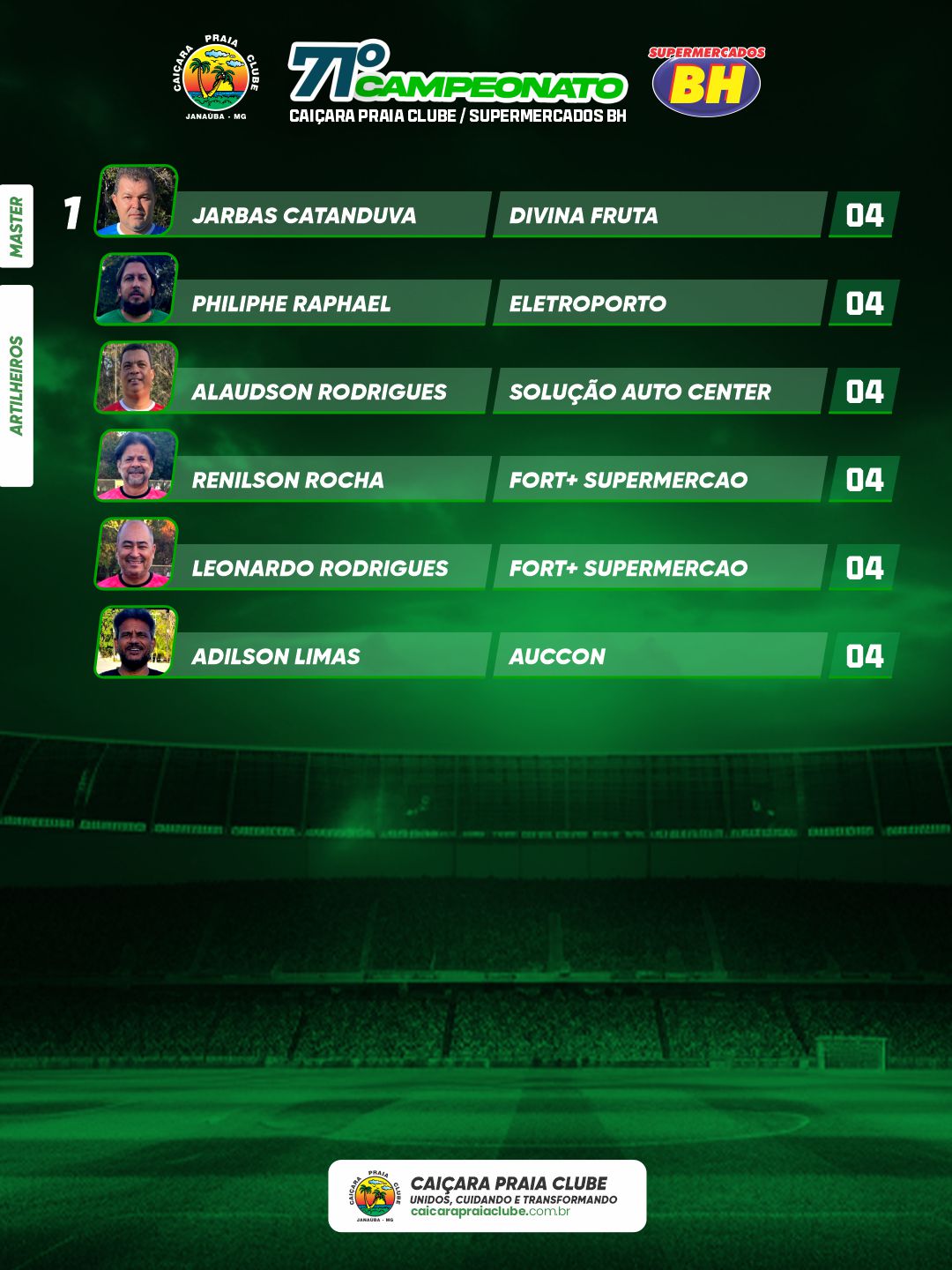This screenshot has height=1270, width=952.
Task: Open the Leonardo Rodrigues entry
Action: (x=320, y=568)
